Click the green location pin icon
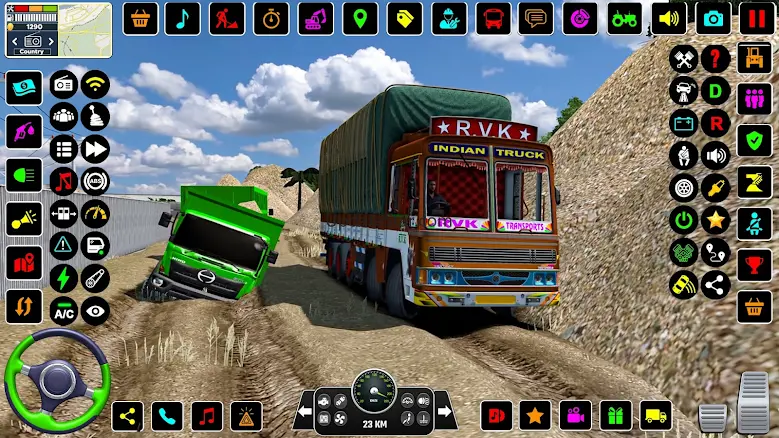Screen dimensions: 779x438 coord(360,18)
